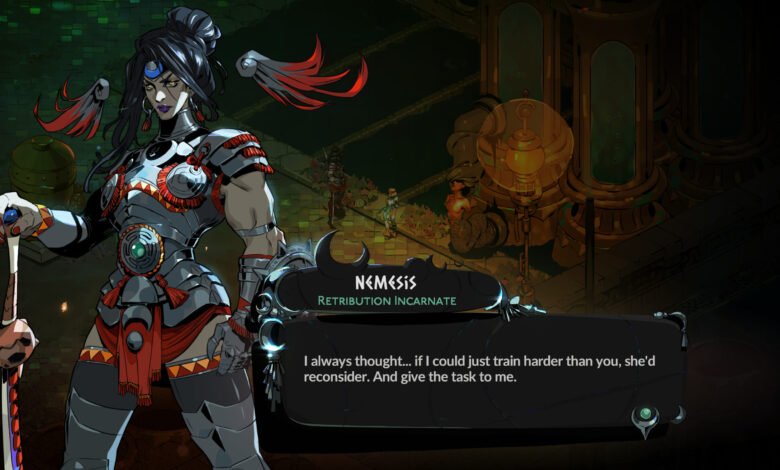Advance dialogue with the green gem indicator
The image size is (780, 470).
(648, 412)
